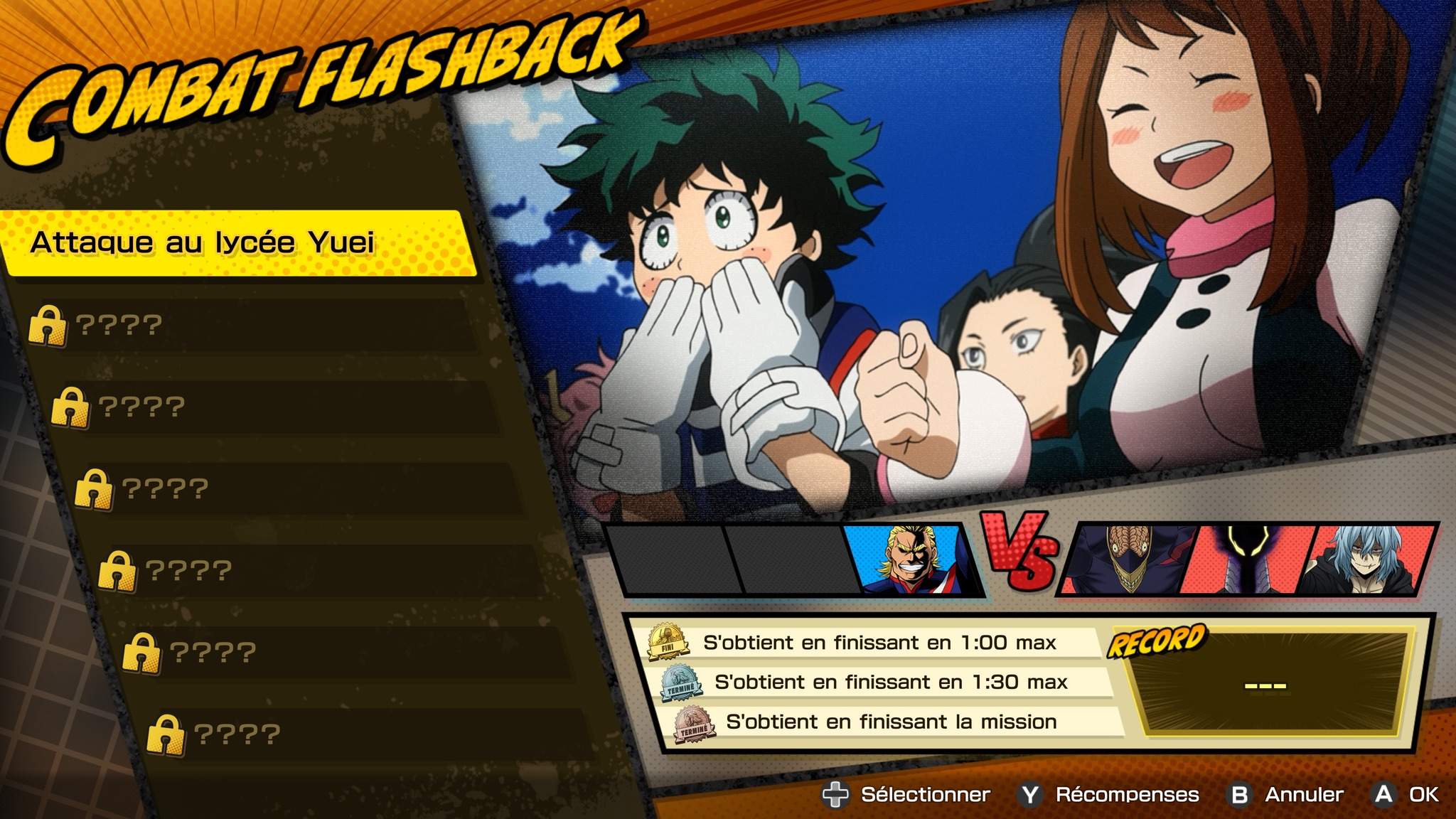Confirm the mission with OK
This screenshot has width=1456, height=819.
(x=1408, y=794)
